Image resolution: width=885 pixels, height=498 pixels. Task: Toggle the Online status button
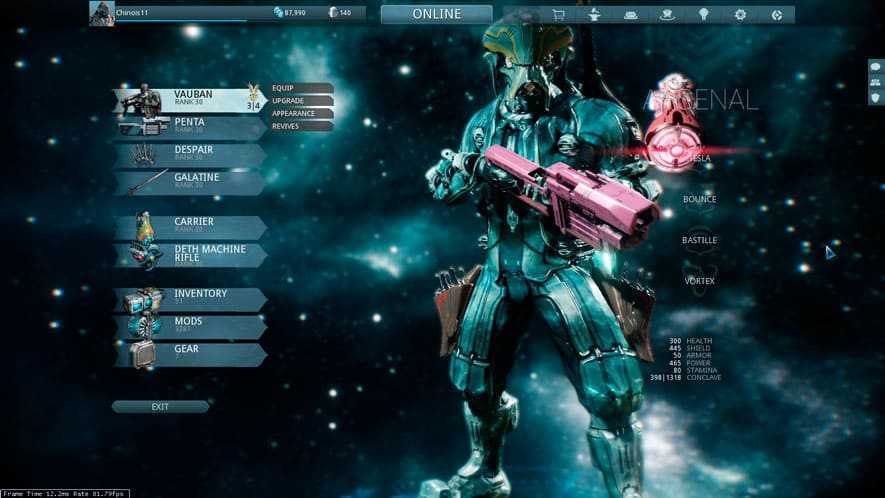(436, 14)
